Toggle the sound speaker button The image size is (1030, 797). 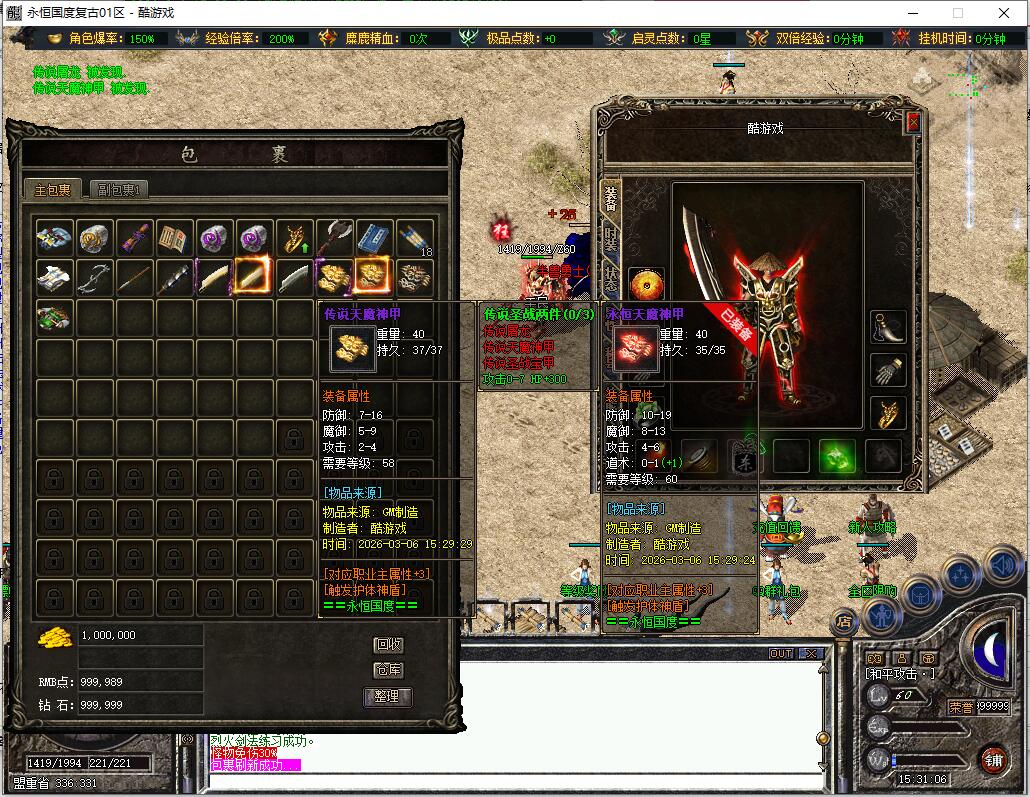(1004, 566)
